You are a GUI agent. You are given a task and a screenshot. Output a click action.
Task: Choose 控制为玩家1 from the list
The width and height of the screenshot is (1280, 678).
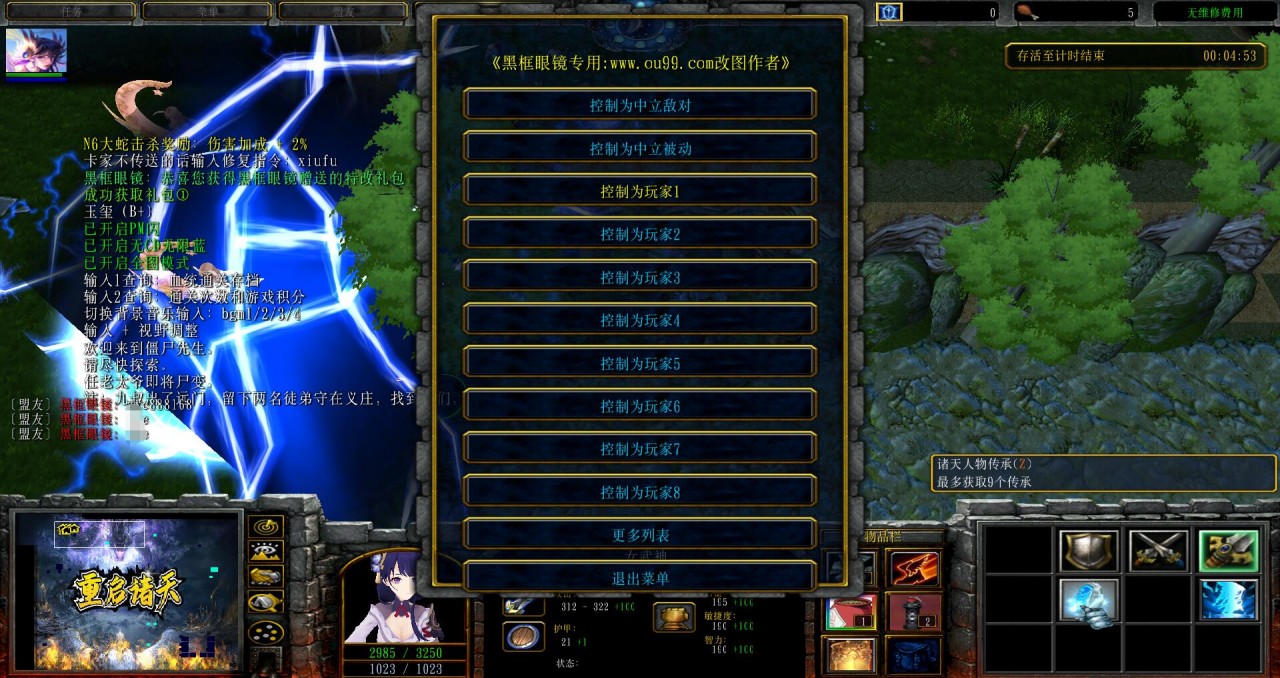pos(640,191)
